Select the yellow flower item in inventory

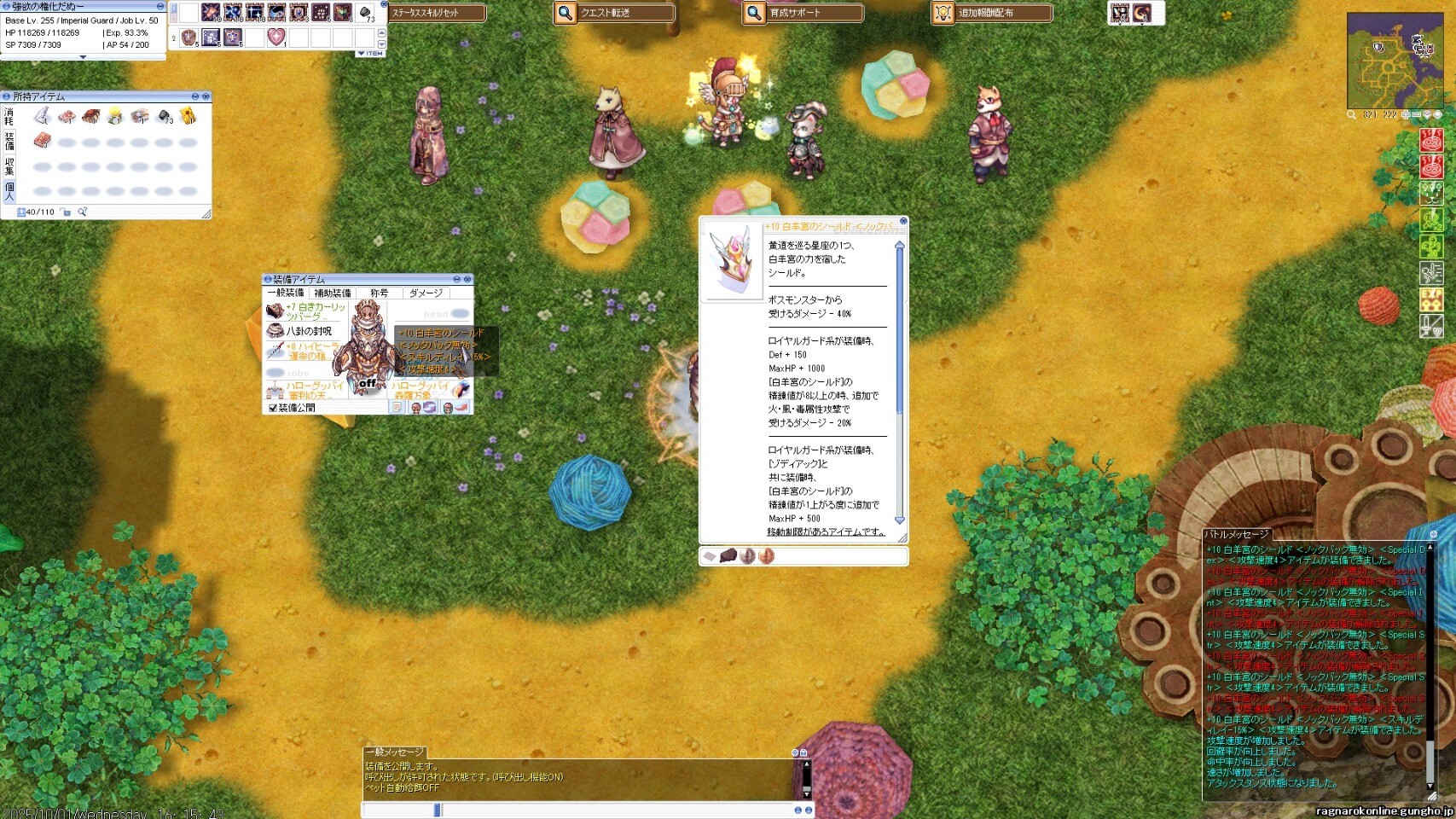pos(114,116)
